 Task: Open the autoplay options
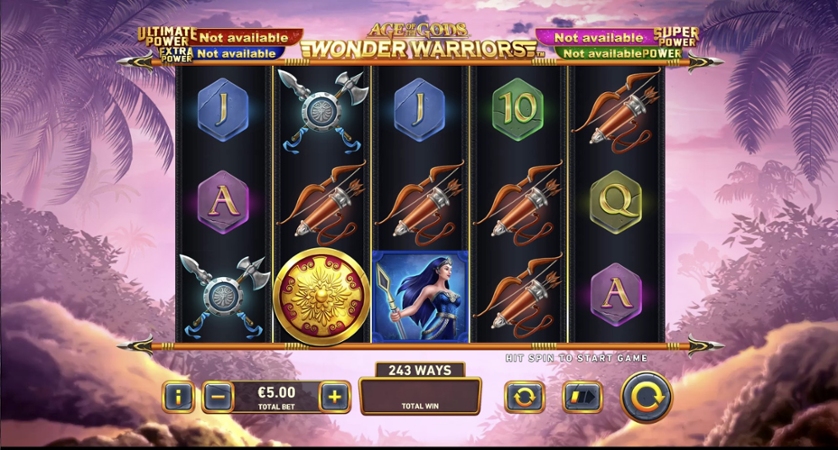524,397
